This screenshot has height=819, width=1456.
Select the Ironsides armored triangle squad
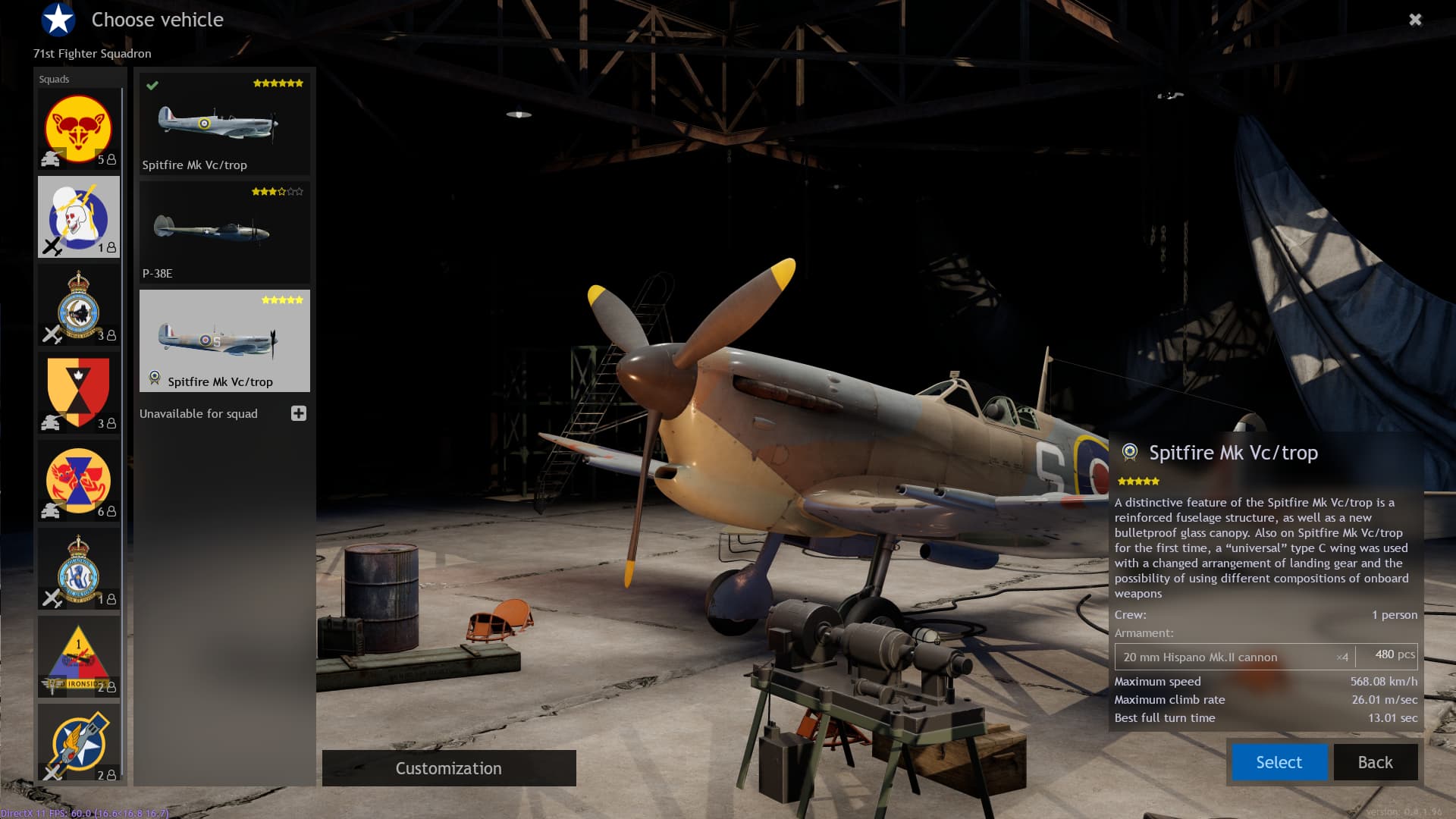click(x=79, y=657)
